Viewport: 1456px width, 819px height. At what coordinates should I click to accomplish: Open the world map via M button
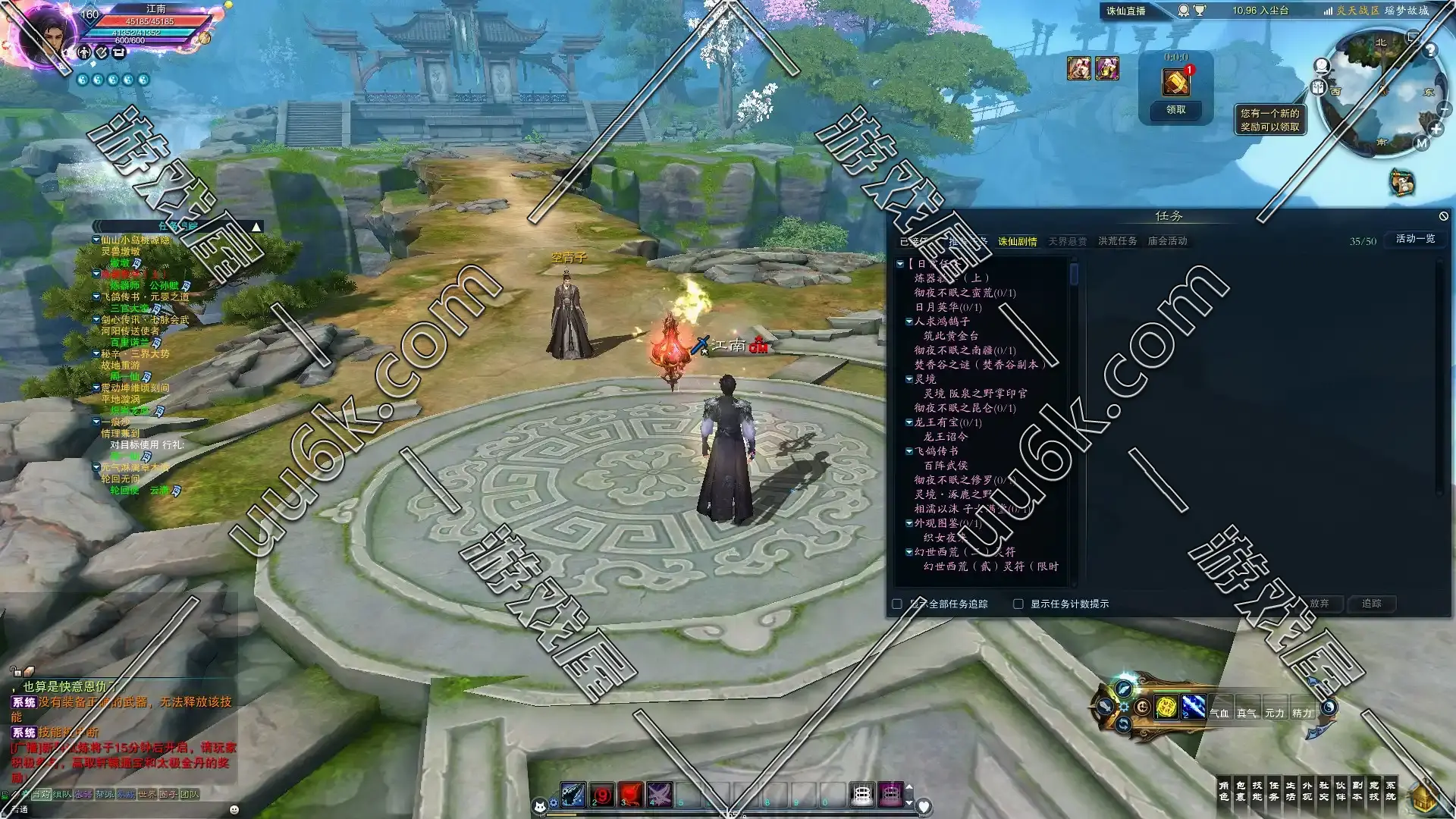click(x=1422, y=143)
